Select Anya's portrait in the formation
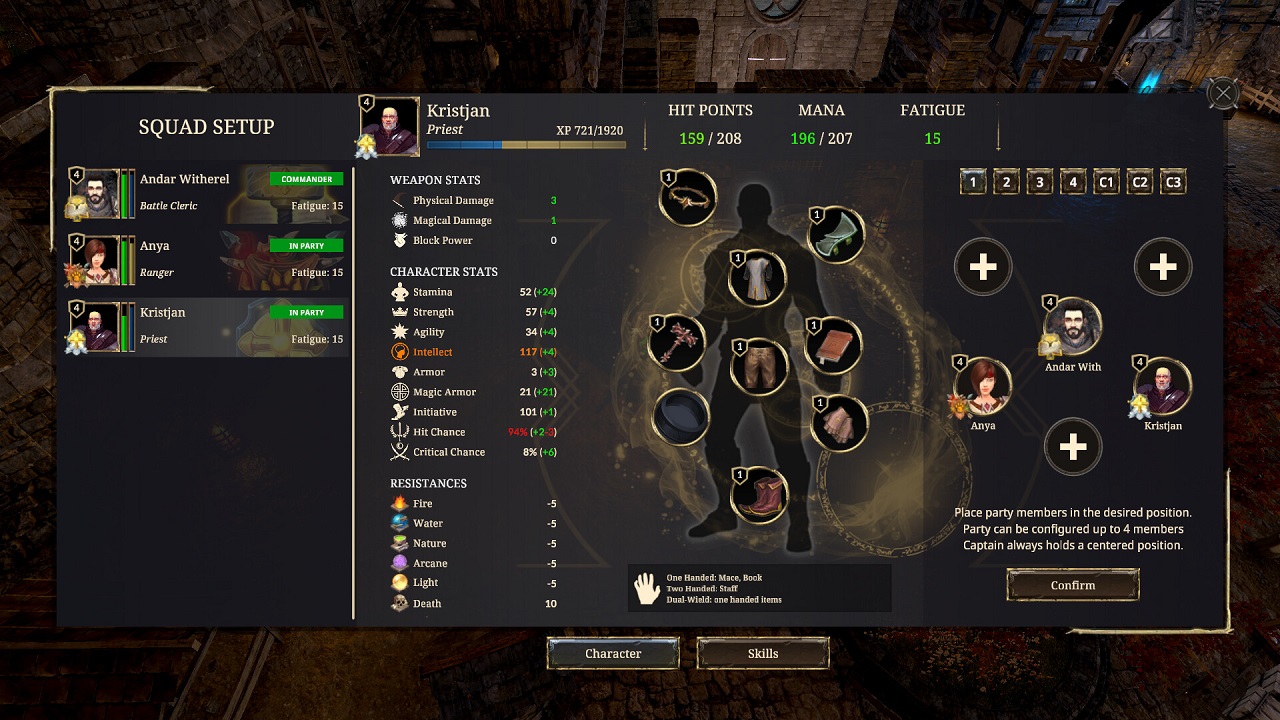1280x720 pixels. click(983, 387)
